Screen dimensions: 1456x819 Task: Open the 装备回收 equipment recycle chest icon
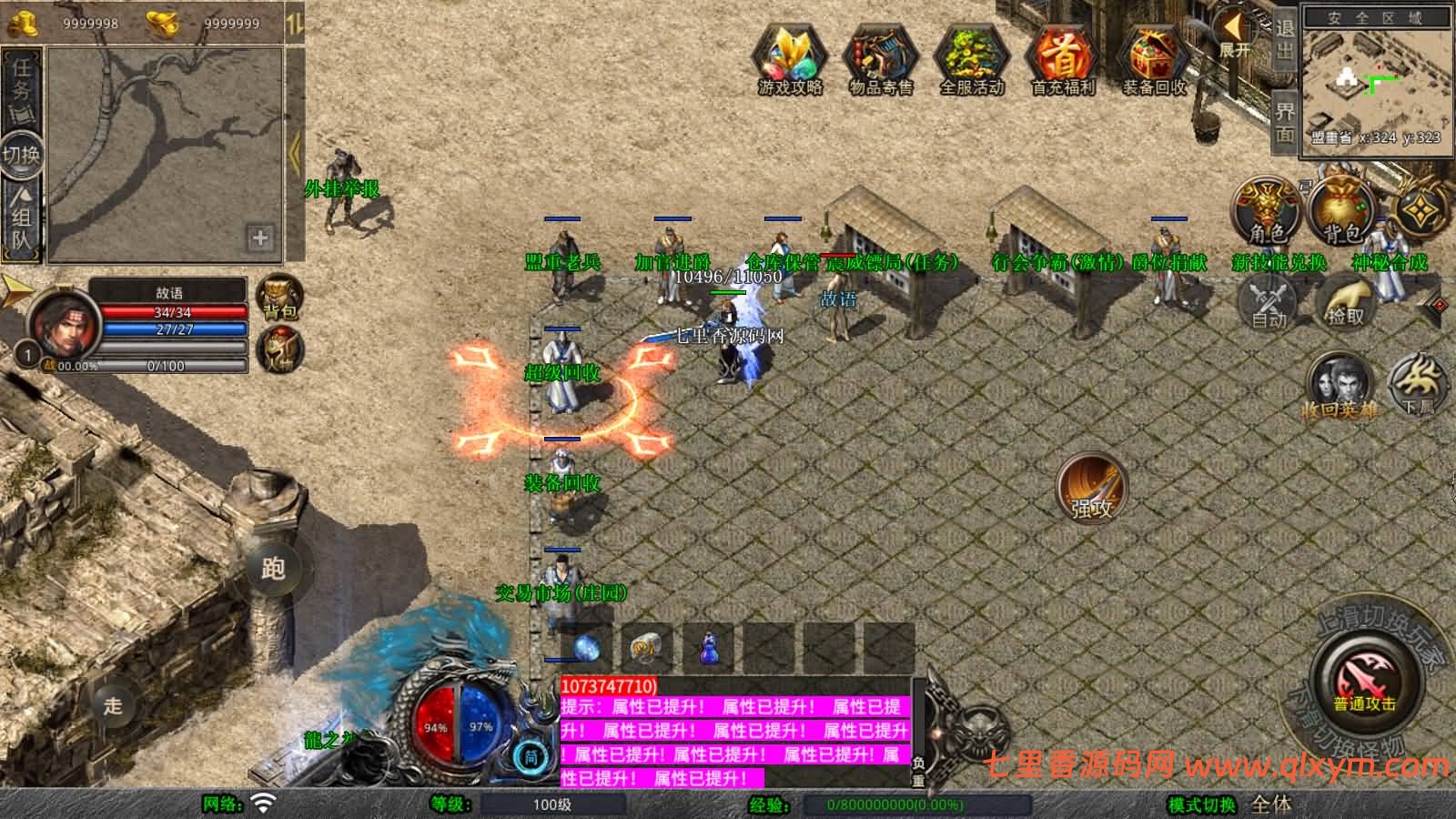point(1153,56)
